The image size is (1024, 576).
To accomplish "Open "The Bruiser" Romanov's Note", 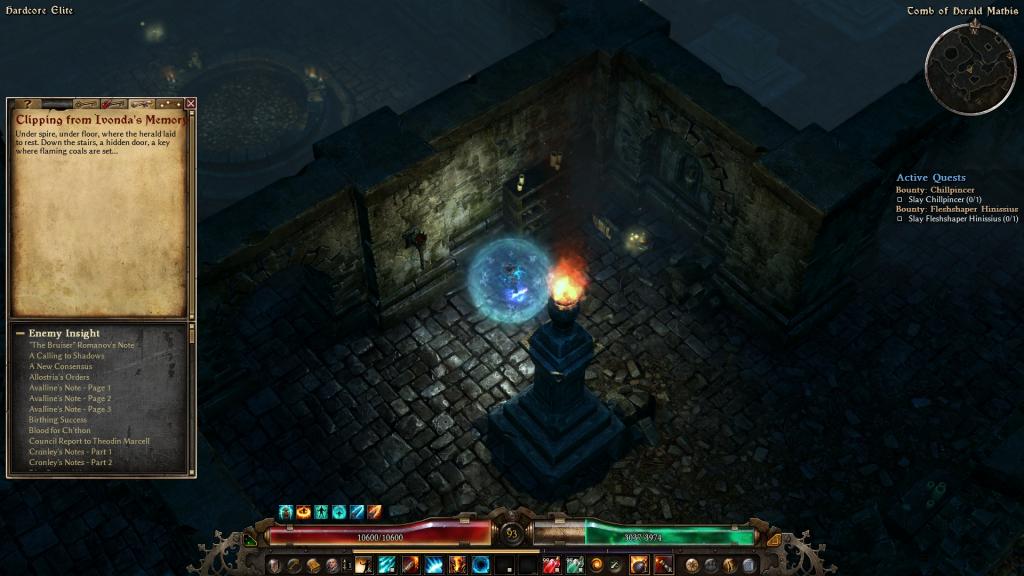I will pyautogui.click(x=82, y=345).
